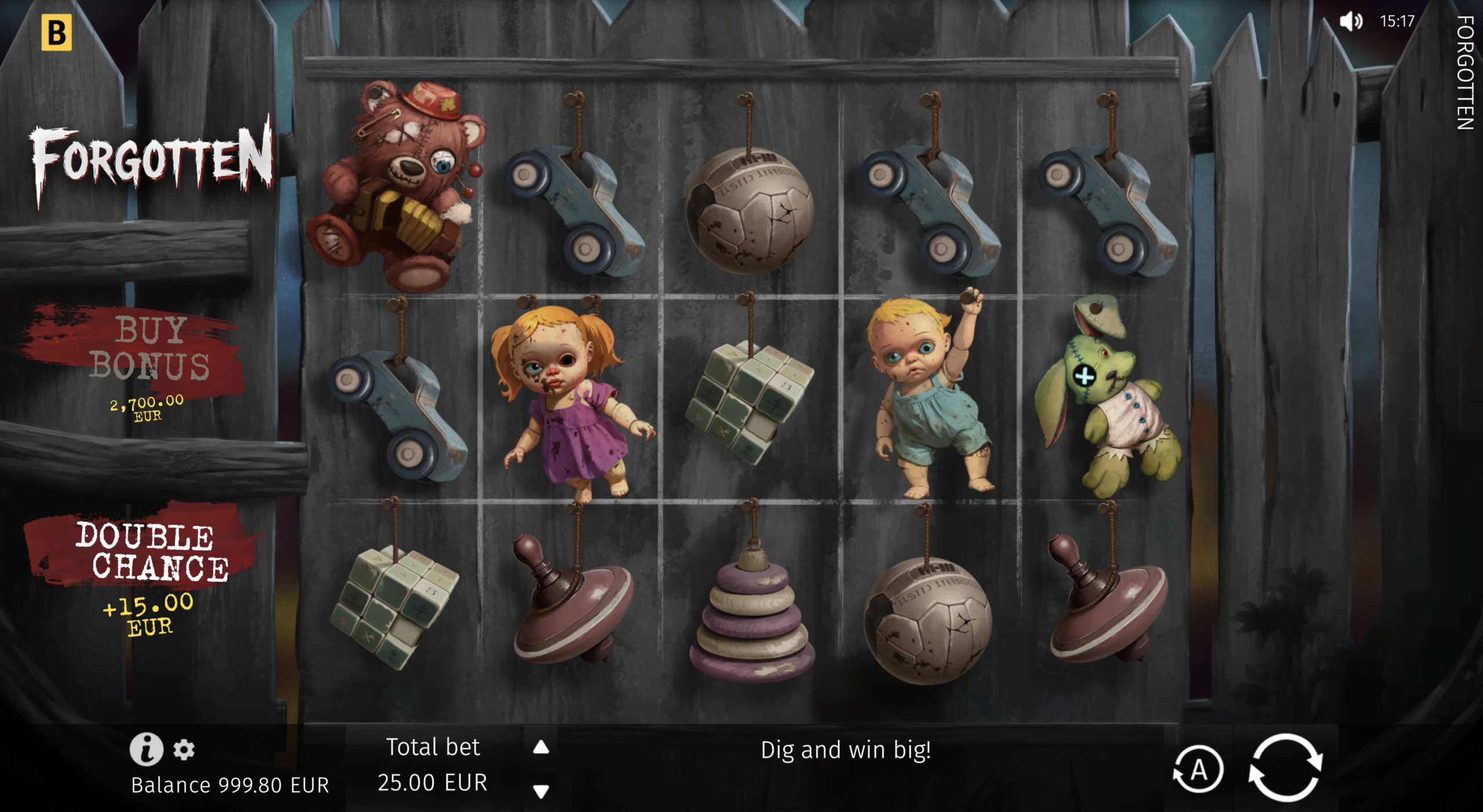
Task: Toggle sound with the speaker icon
Action: [x=1350, y=22]
